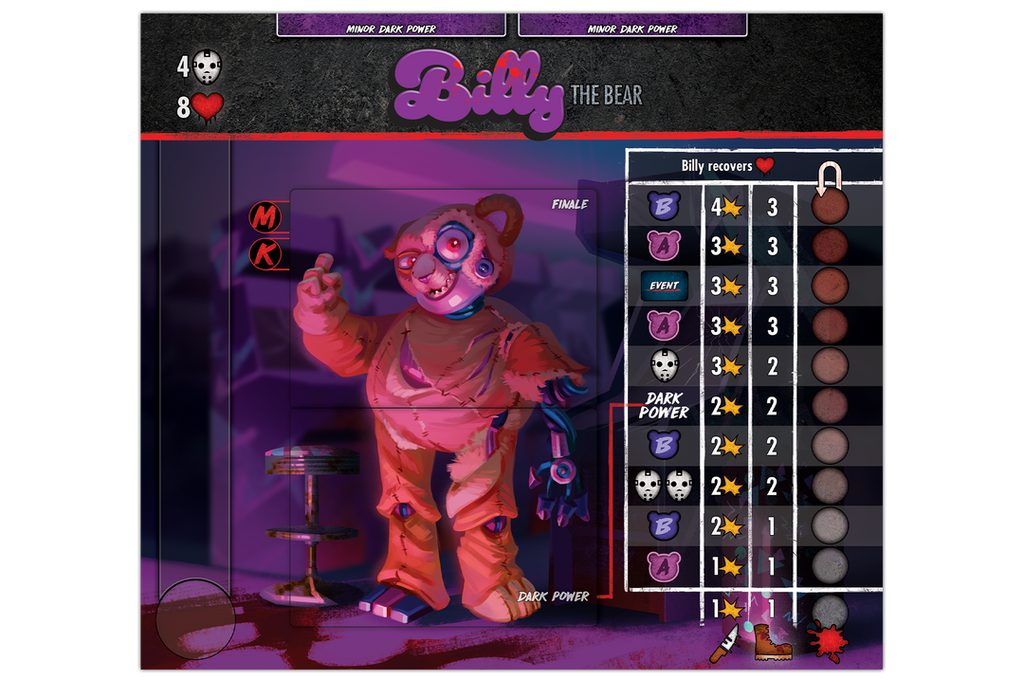Select the Dark Power track row label

[664, 405]
